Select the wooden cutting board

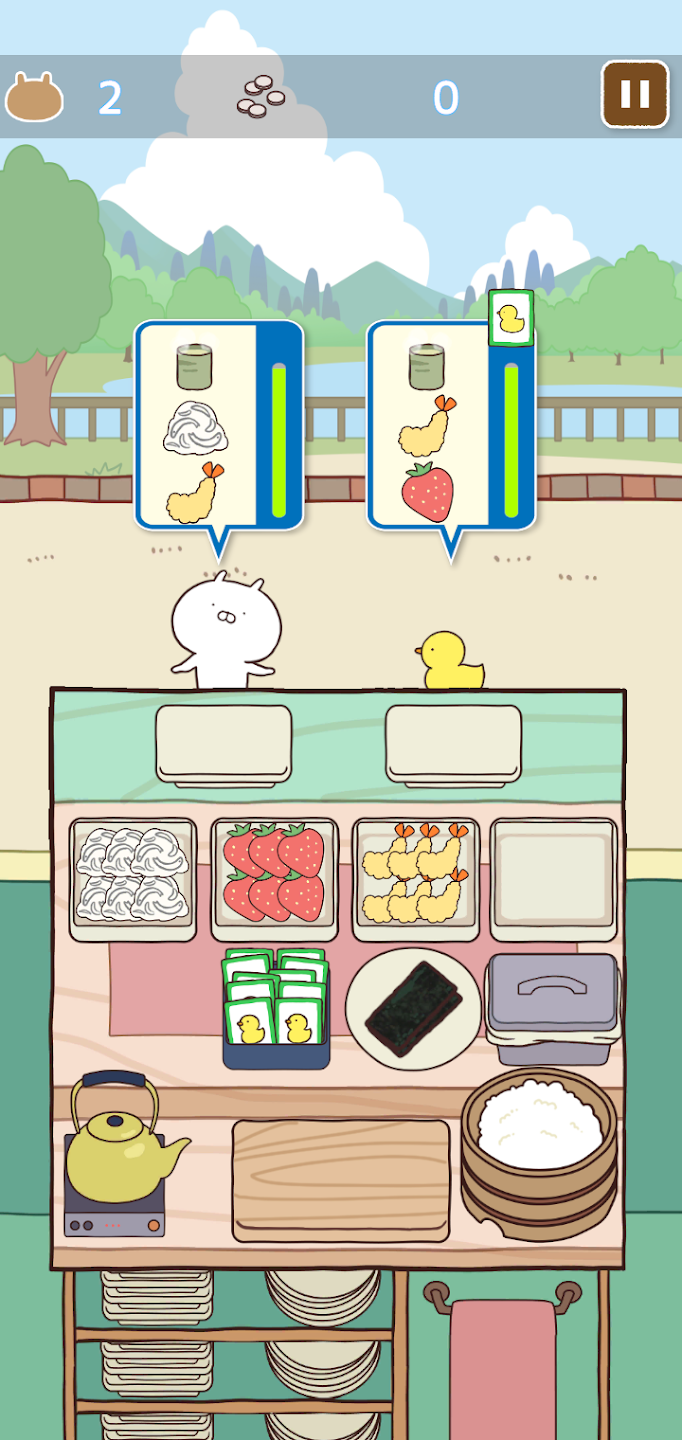341,1178
